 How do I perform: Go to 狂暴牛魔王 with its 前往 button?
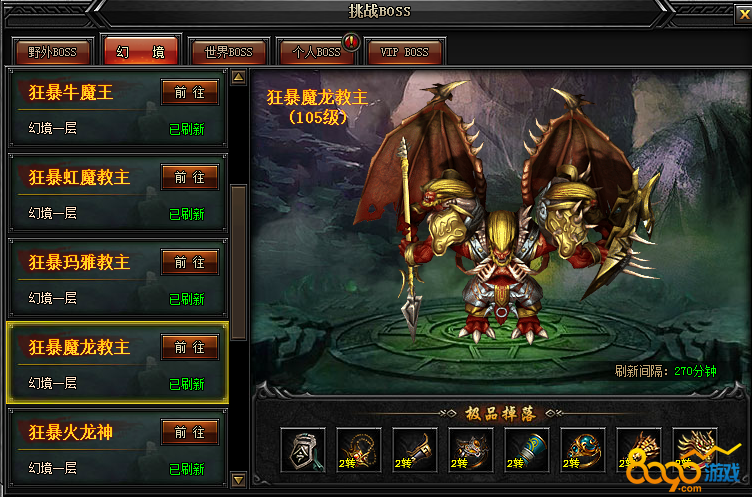[189, 92]
